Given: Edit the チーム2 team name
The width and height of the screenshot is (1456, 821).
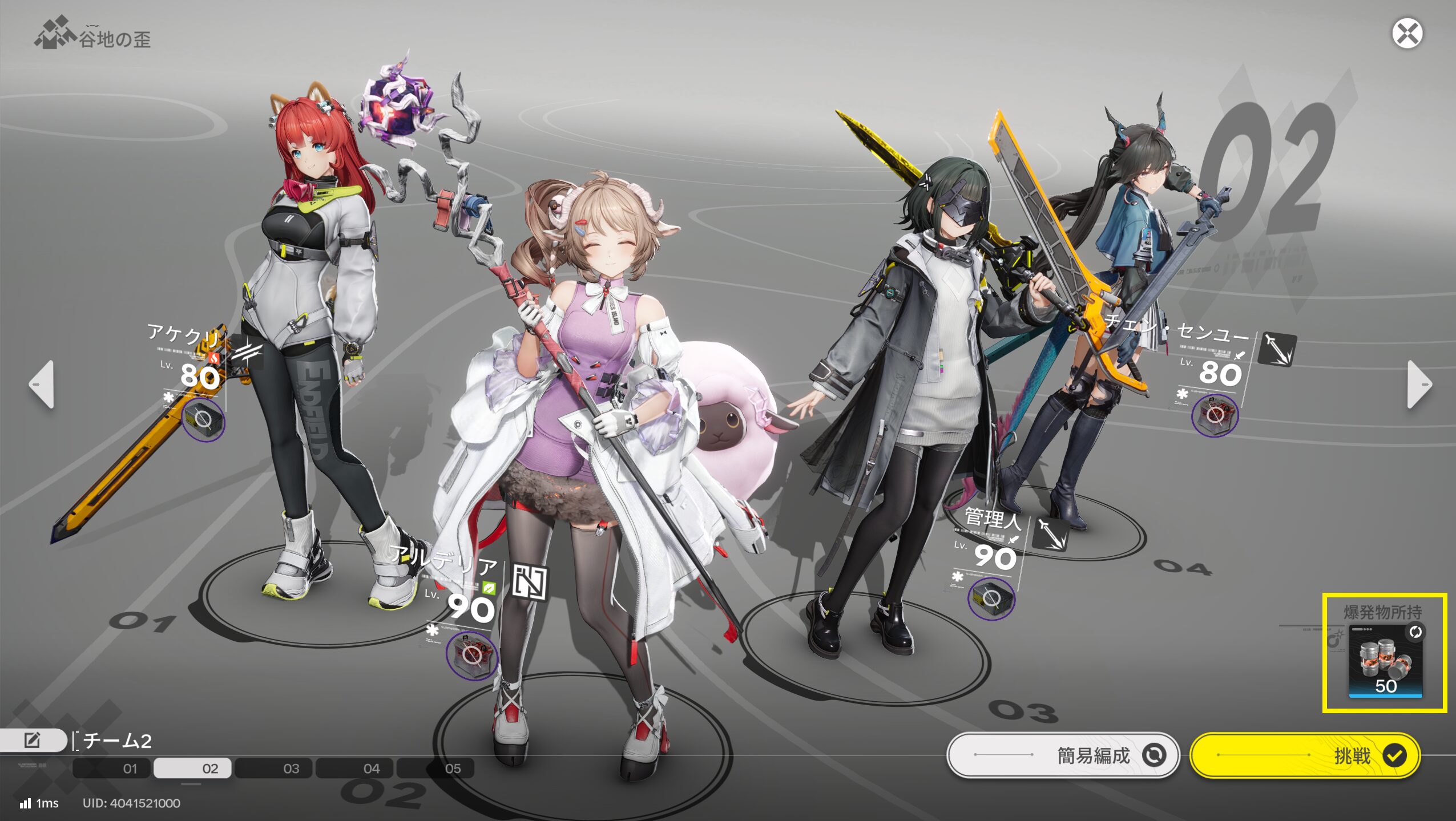Looking at the screenshot, I should pos(33,741).
